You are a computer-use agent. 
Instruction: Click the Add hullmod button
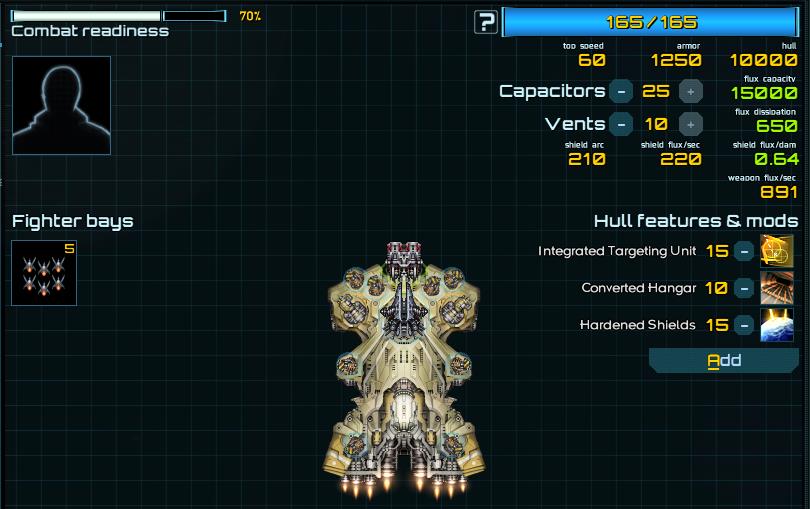coord(724,360)
